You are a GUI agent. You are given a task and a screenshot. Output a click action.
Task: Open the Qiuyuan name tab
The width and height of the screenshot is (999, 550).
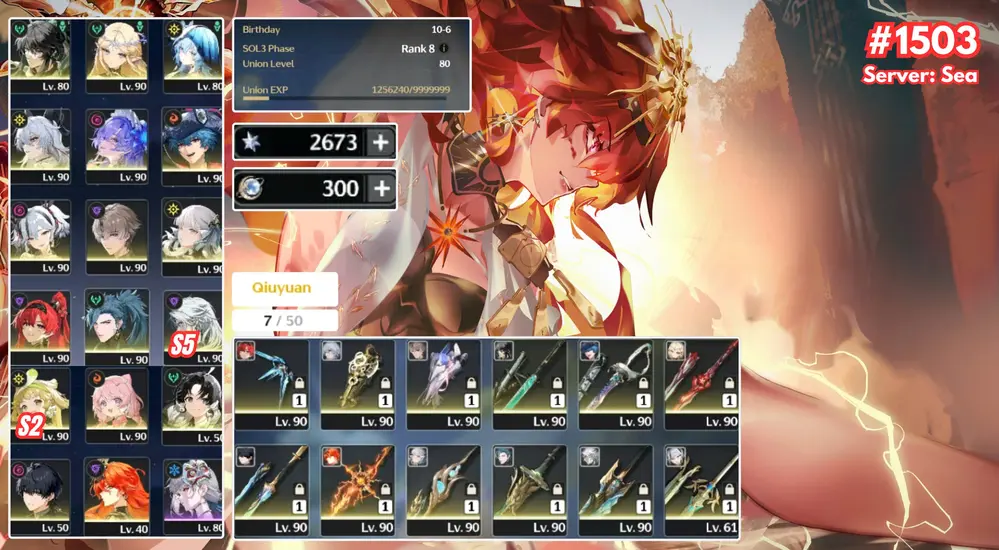pyautogui.click(x=285, y=288)
